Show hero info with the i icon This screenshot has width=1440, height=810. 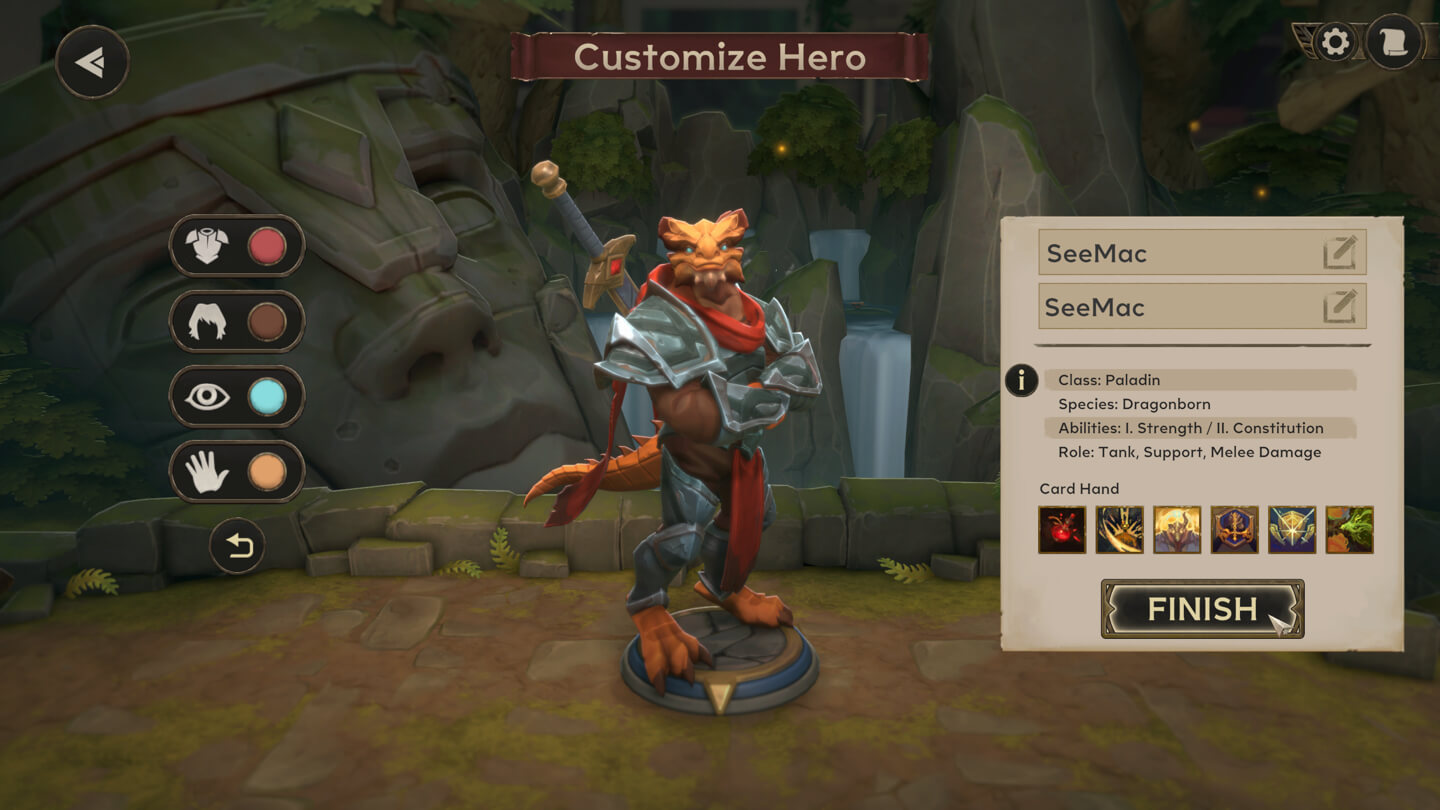coord(1021,380)
